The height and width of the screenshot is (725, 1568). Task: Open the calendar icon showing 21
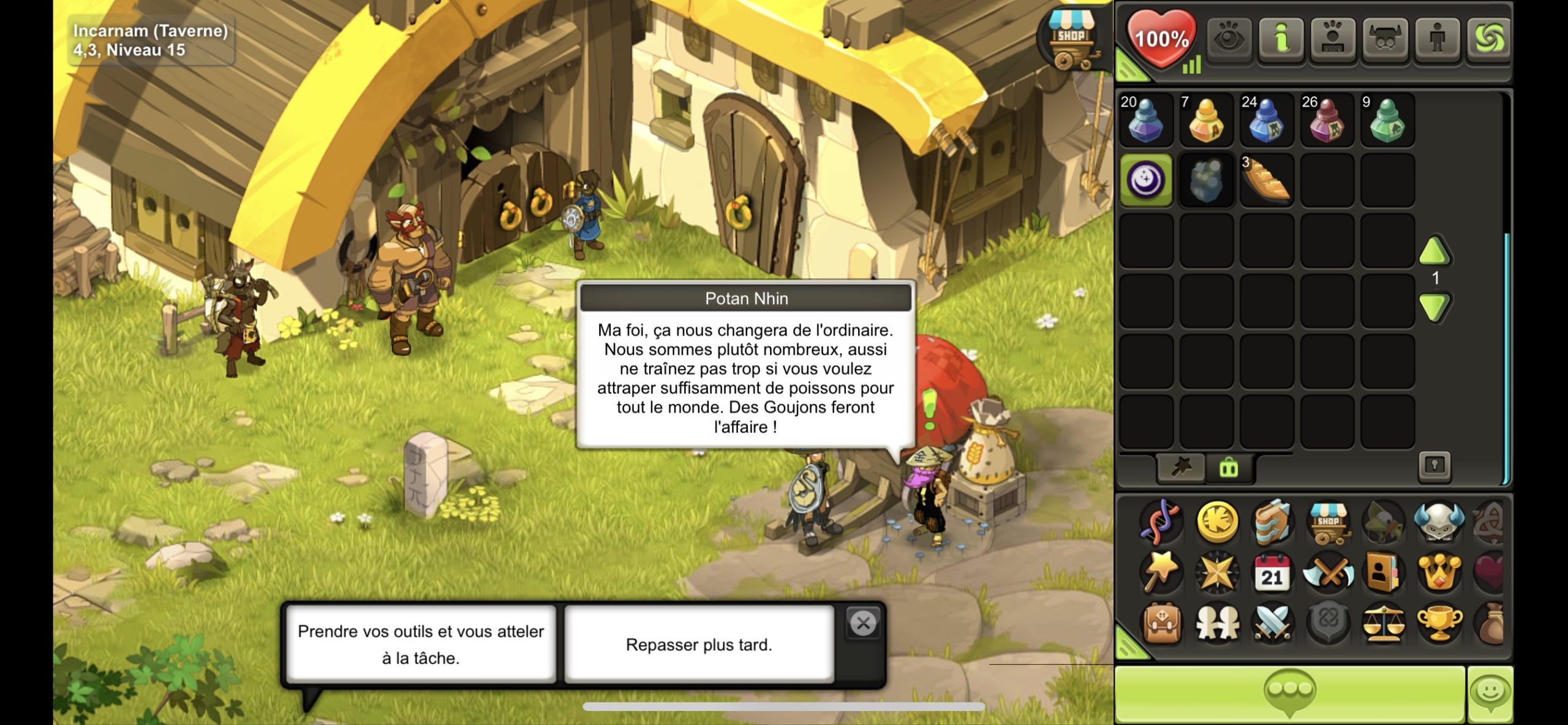point(1272,573)
